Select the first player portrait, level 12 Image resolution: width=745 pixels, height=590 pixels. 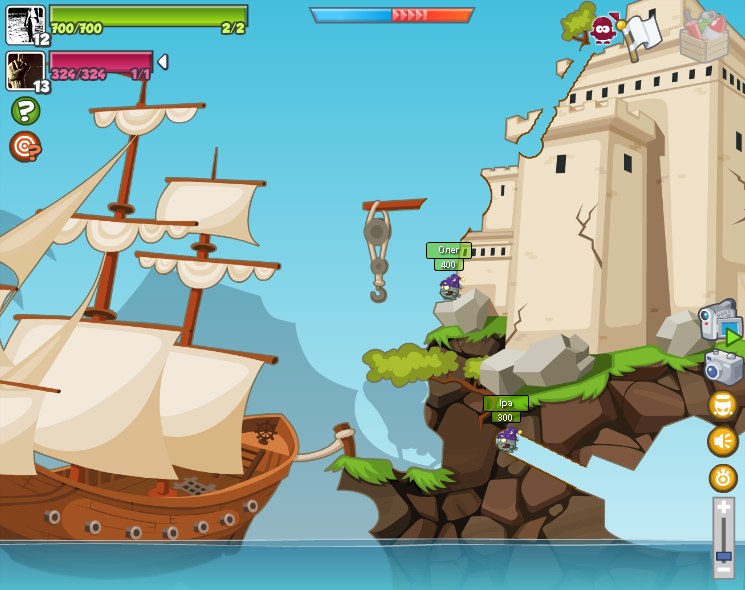pyautogui.click(x=25, y=25)
